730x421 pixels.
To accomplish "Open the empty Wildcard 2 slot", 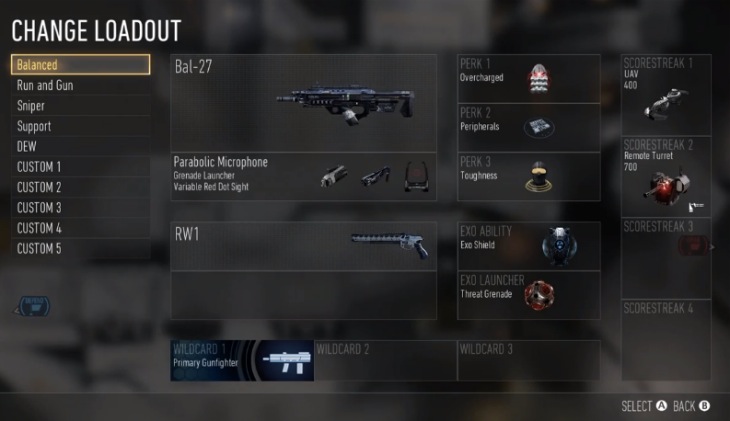I will point(385,360).
